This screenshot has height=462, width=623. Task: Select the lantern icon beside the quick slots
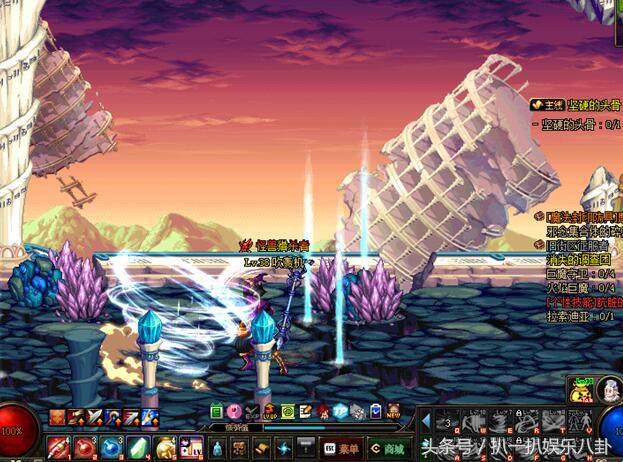point(218,446)
